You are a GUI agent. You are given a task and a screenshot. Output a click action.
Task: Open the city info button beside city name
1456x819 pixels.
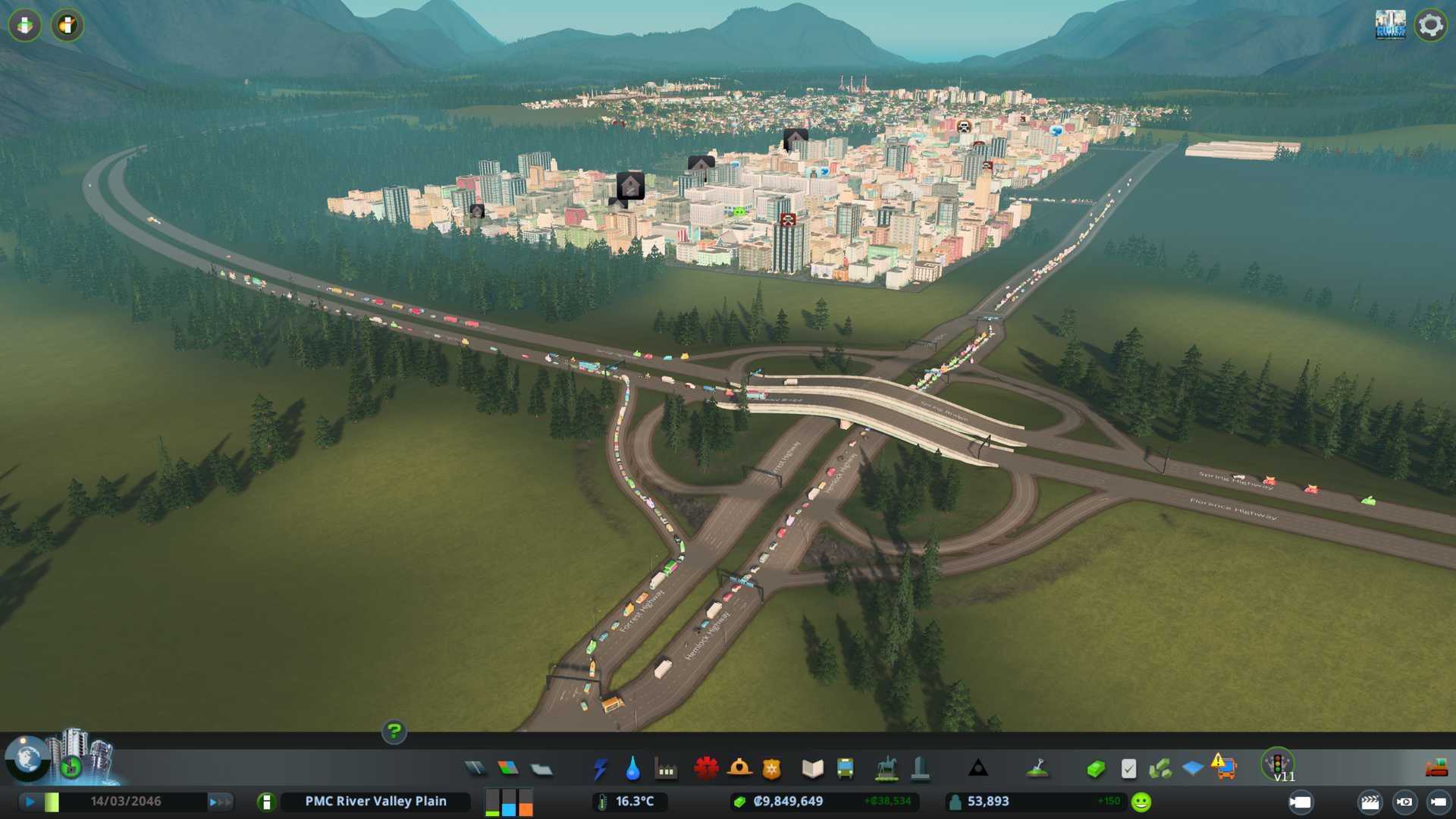pos(266,802)
